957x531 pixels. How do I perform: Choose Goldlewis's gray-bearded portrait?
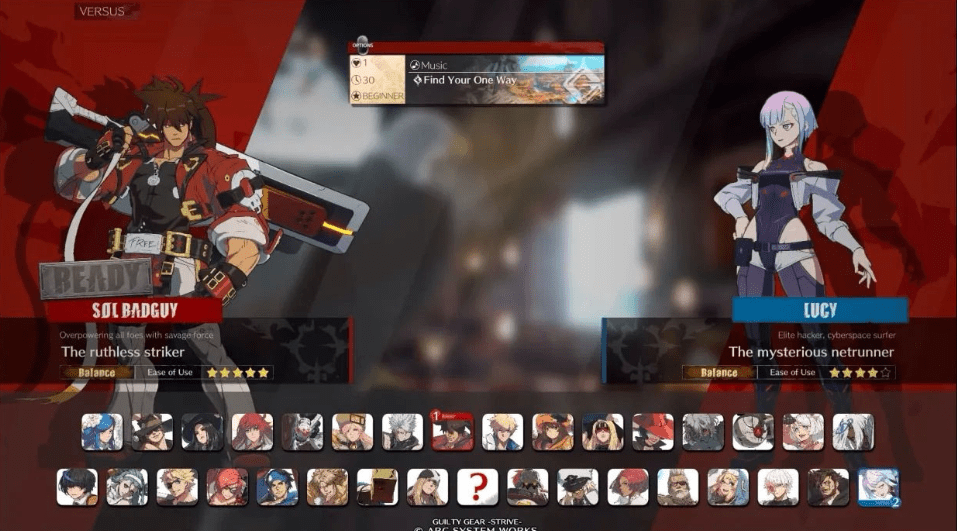(x=677, y=487)
